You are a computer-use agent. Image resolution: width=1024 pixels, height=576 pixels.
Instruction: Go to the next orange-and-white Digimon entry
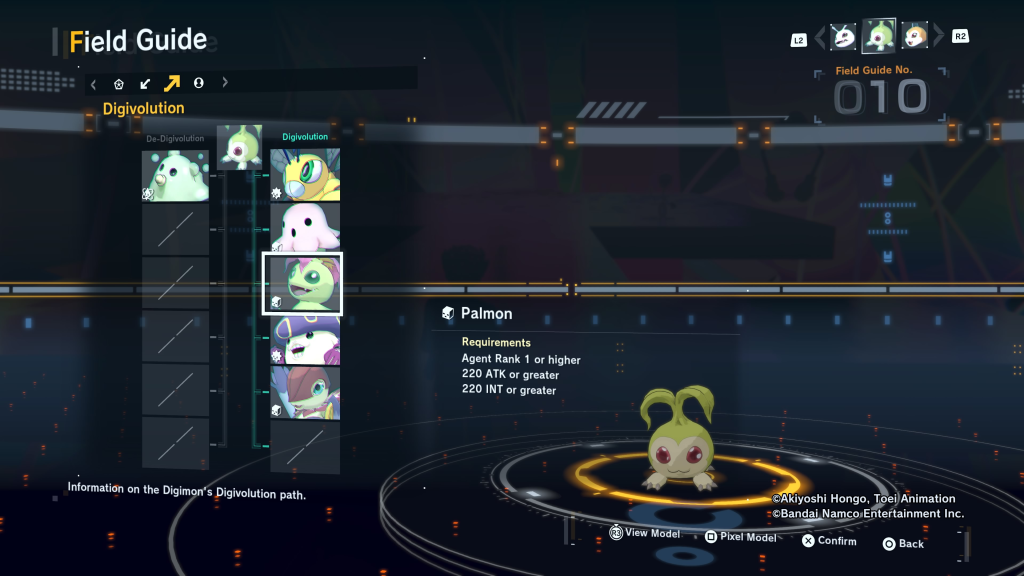click(x=914, y=37)
